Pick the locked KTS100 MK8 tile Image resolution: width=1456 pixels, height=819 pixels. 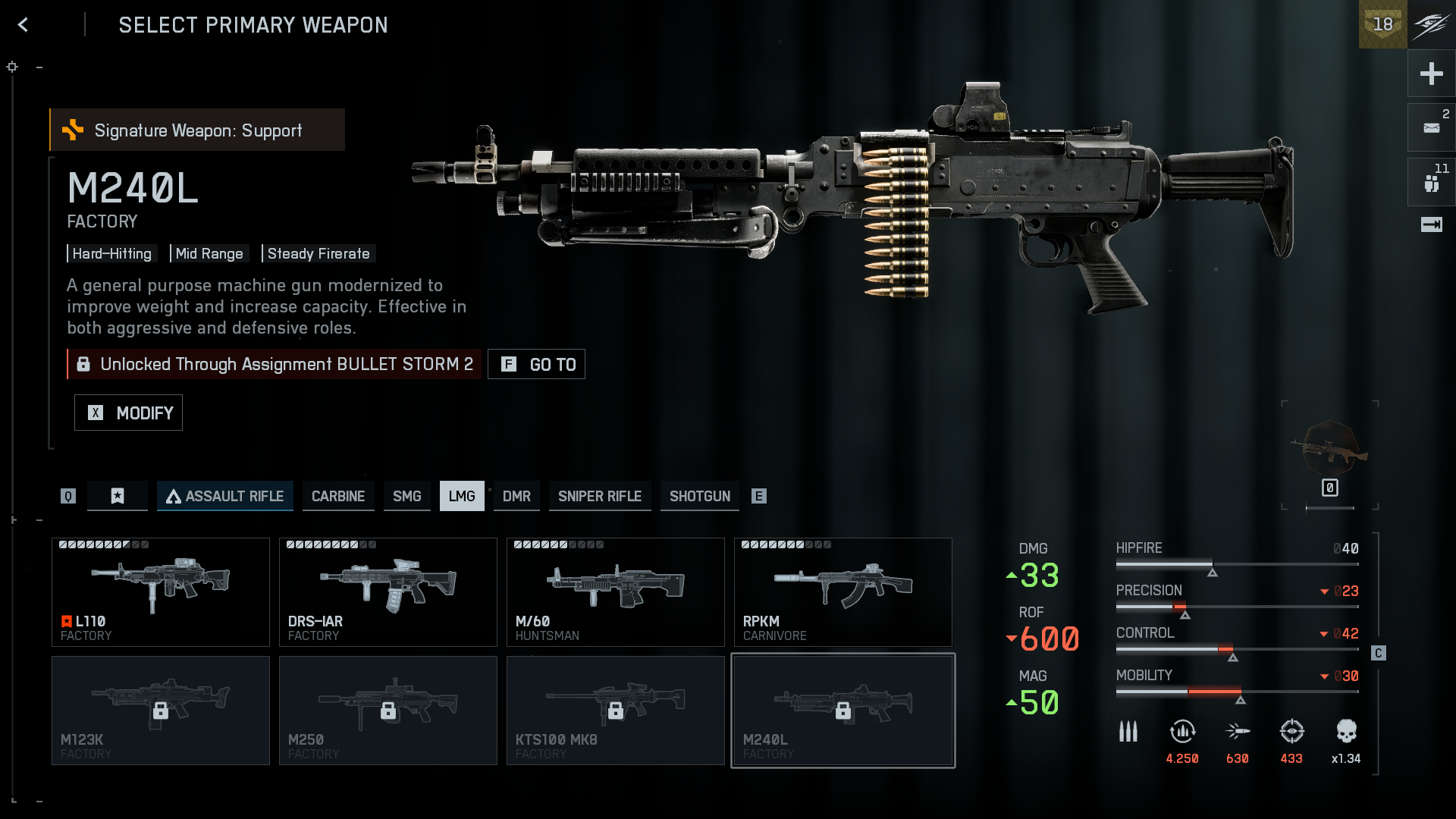click(x=616, y=710)
